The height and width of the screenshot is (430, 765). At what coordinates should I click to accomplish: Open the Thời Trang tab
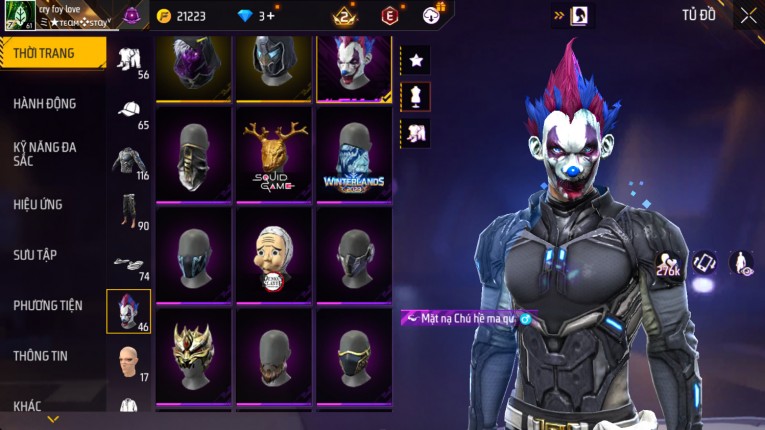(x=52, y=53)
